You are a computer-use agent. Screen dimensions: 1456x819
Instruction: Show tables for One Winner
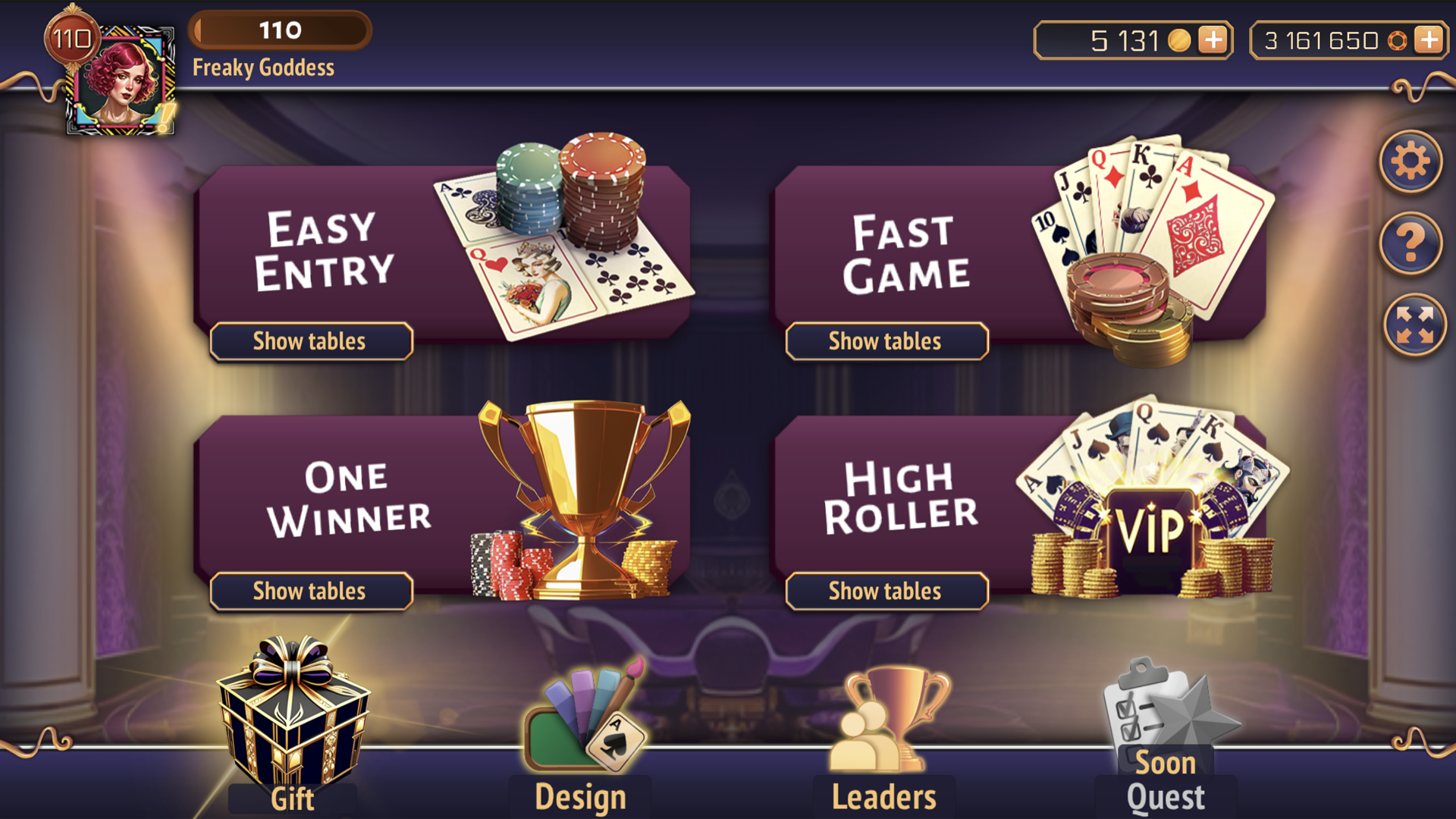pos(309,591)
